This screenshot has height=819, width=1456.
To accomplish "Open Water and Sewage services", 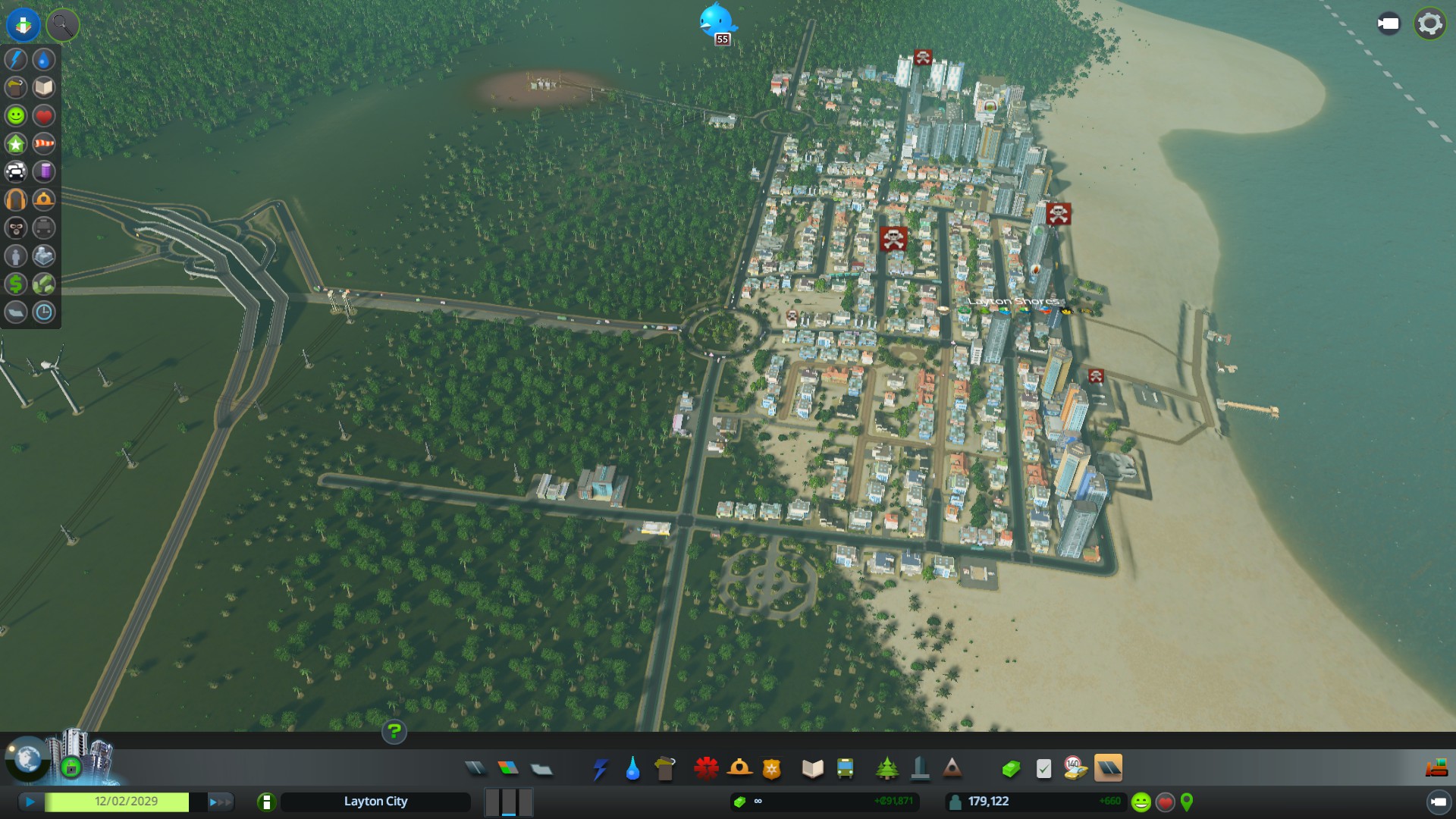I will point(632,769).
